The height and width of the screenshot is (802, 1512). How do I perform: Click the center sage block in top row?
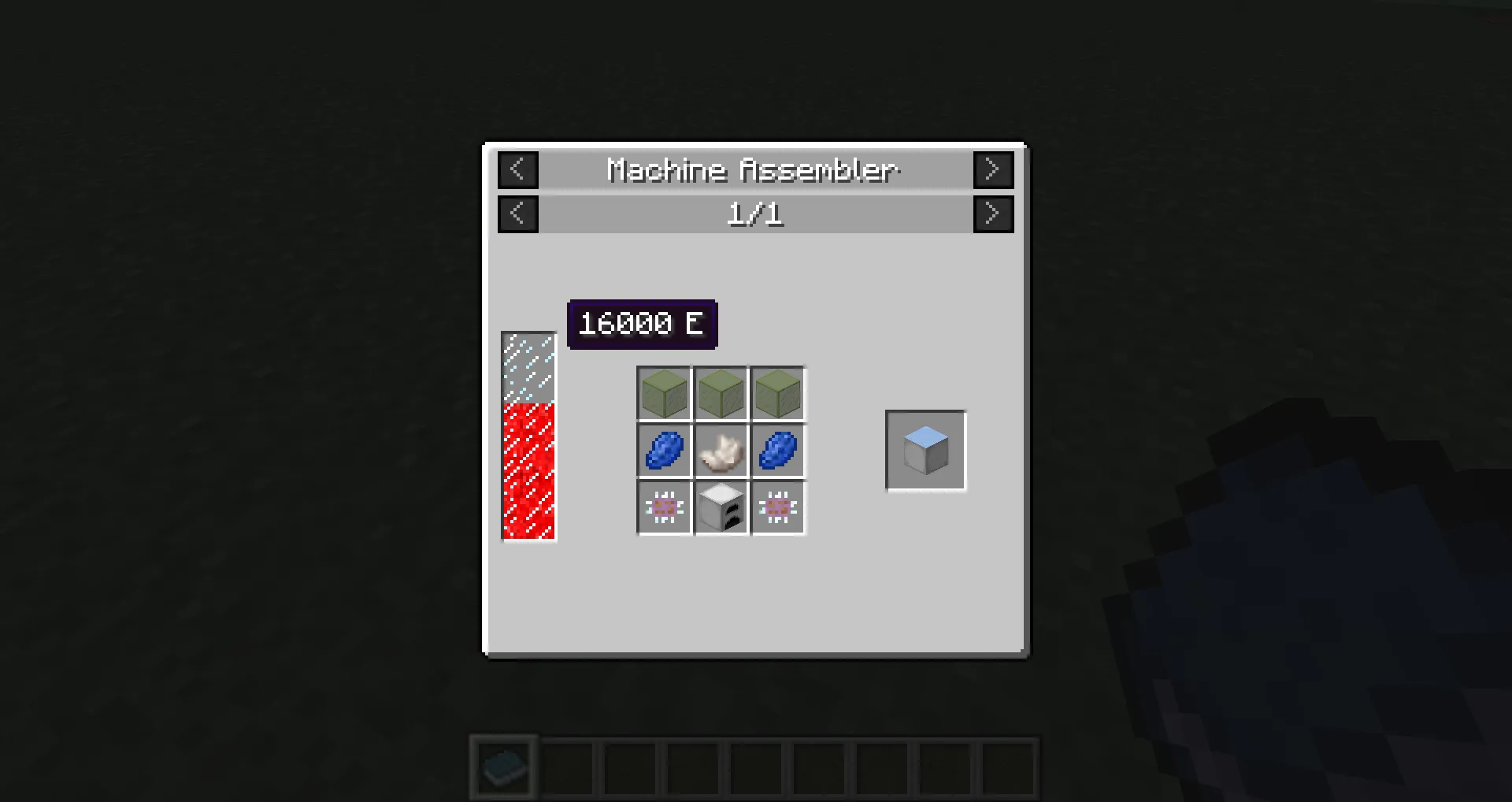(721, 394)
